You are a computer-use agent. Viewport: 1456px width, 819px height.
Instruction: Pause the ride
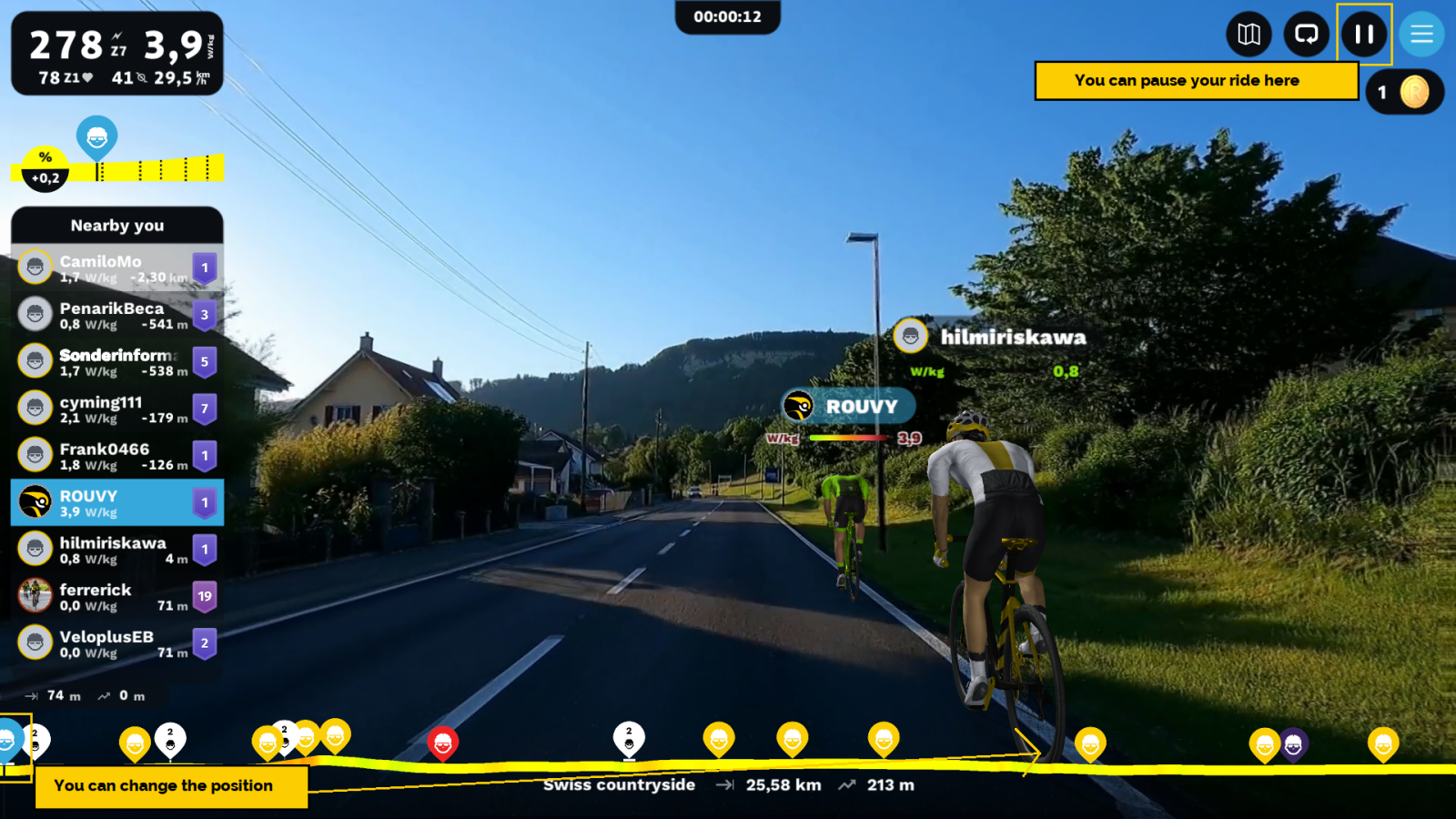[1363, 35]
